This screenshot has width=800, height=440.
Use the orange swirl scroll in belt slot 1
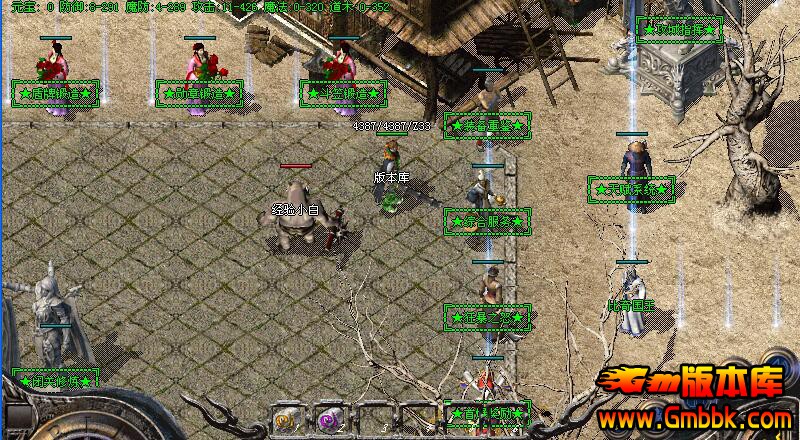pos(285,419)
